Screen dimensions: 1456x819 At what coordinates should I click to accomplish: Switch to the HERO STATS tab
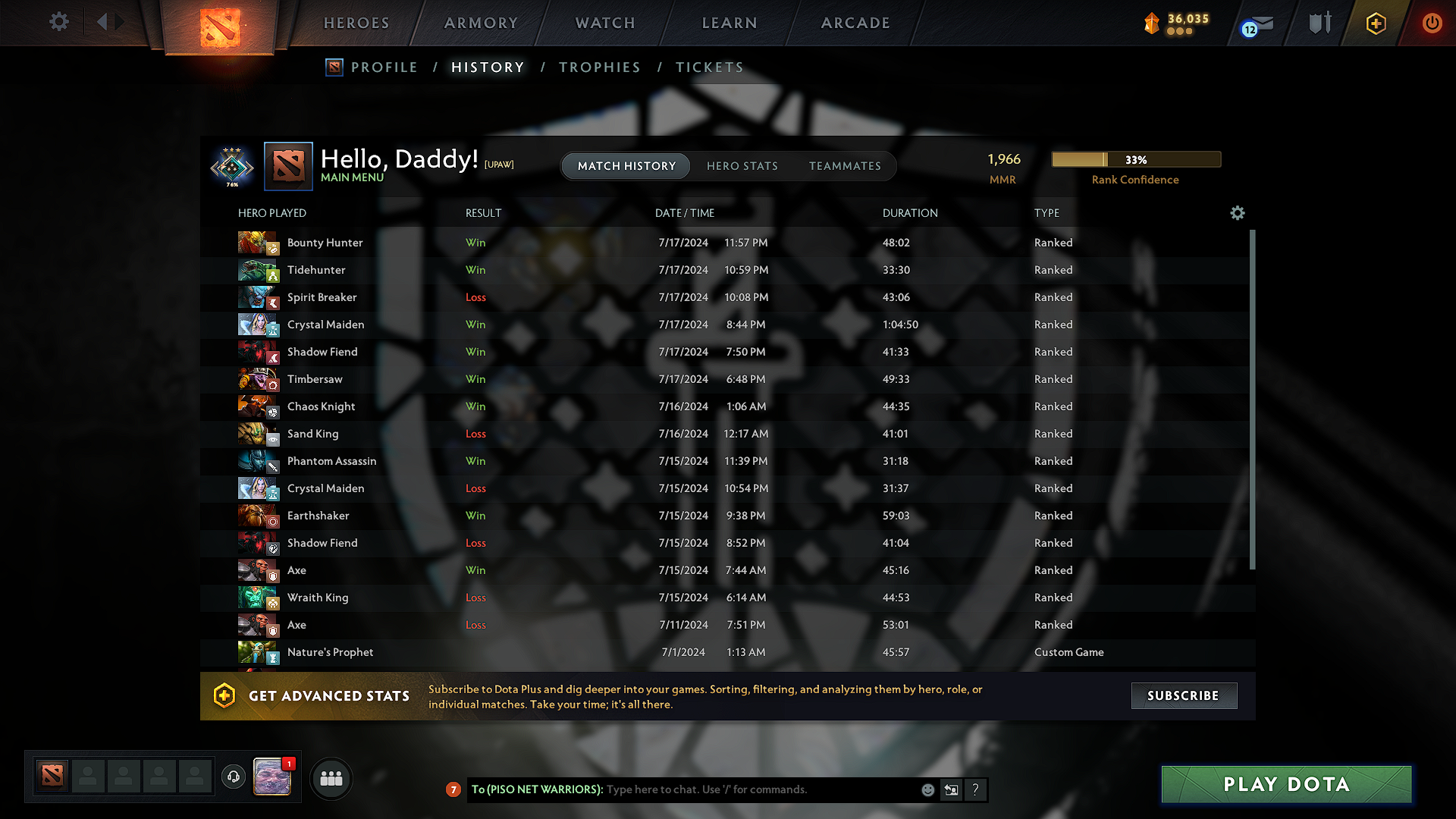tap(742, 166)
